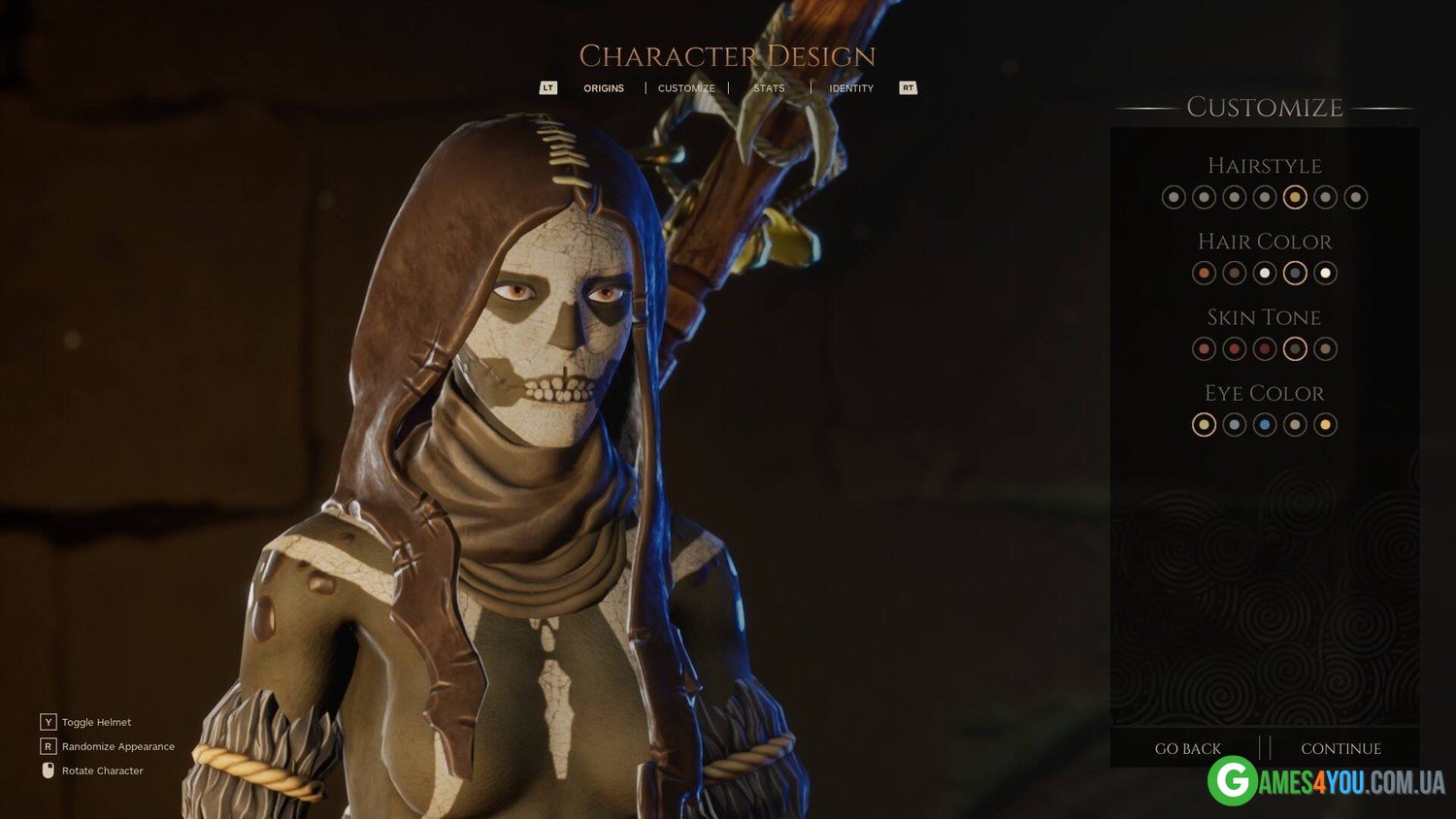Continue to the next design step
1456x819 pixels.
pyautogui.click(x=1340, y=748)
